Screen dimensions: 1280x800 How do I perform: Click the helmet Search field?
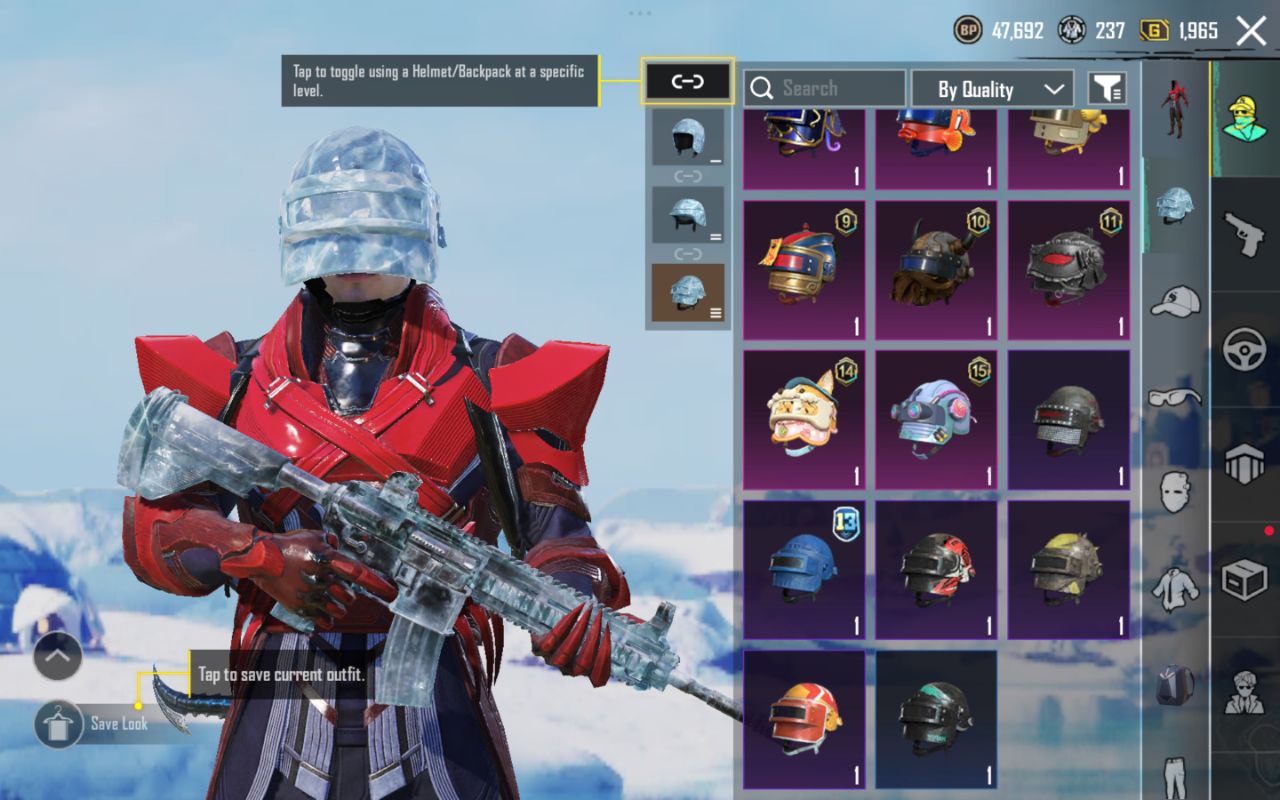coord(825,89)
